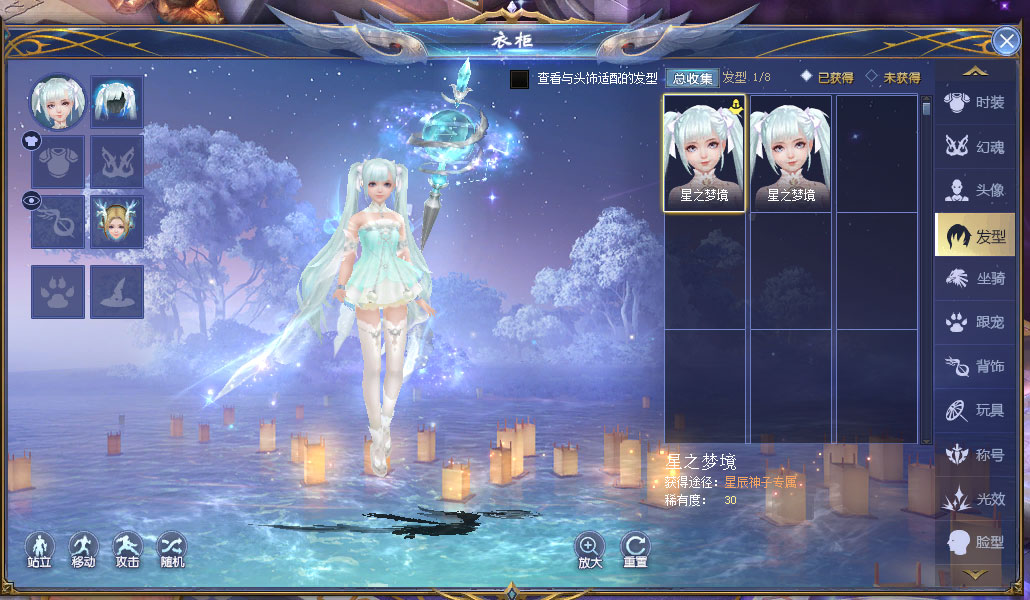Toggle the headwear-compatible hairstyles checkbox

point(519,79)
